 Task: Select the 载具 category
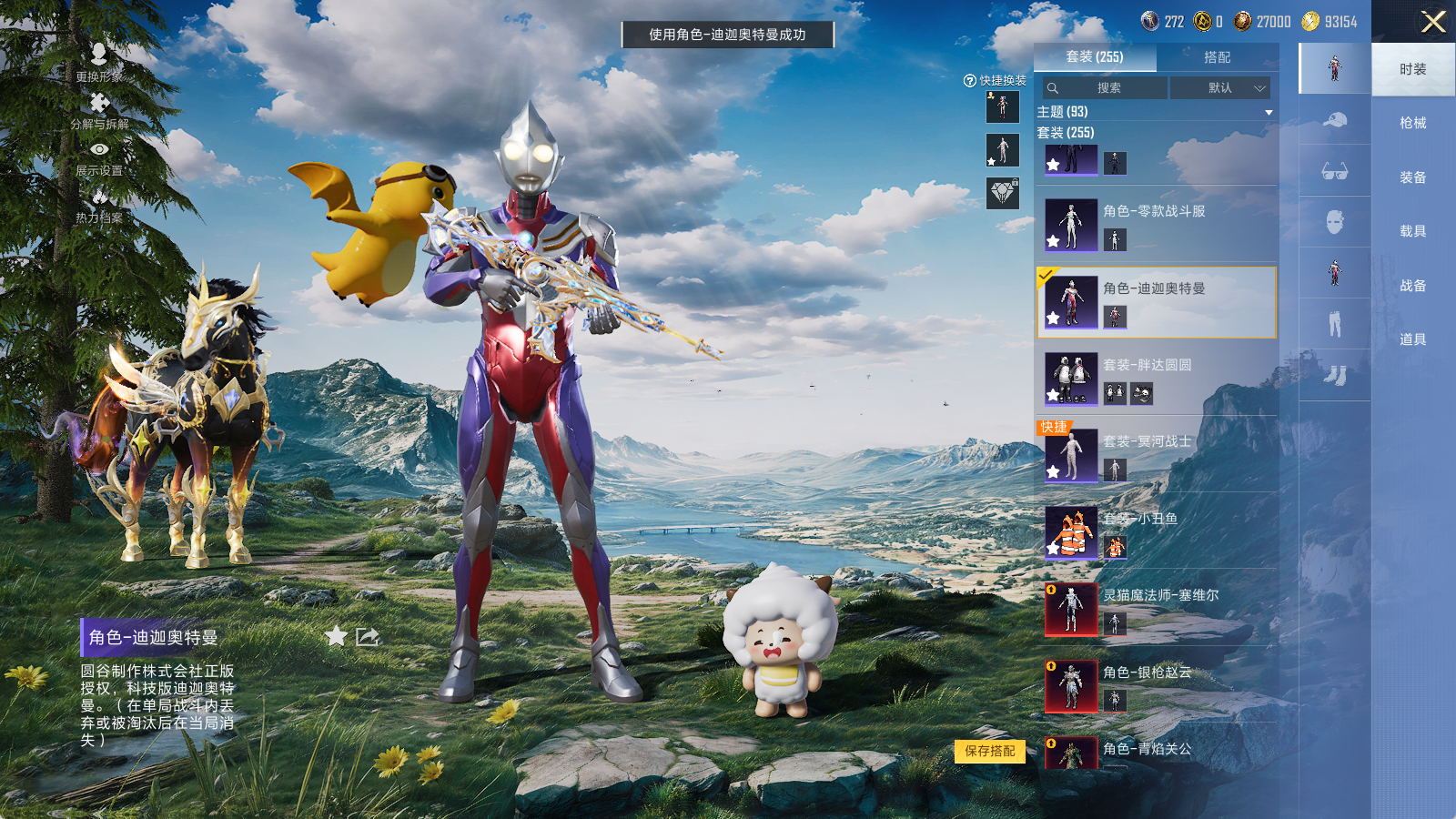pyautogui.click(x=1412, y=231)
